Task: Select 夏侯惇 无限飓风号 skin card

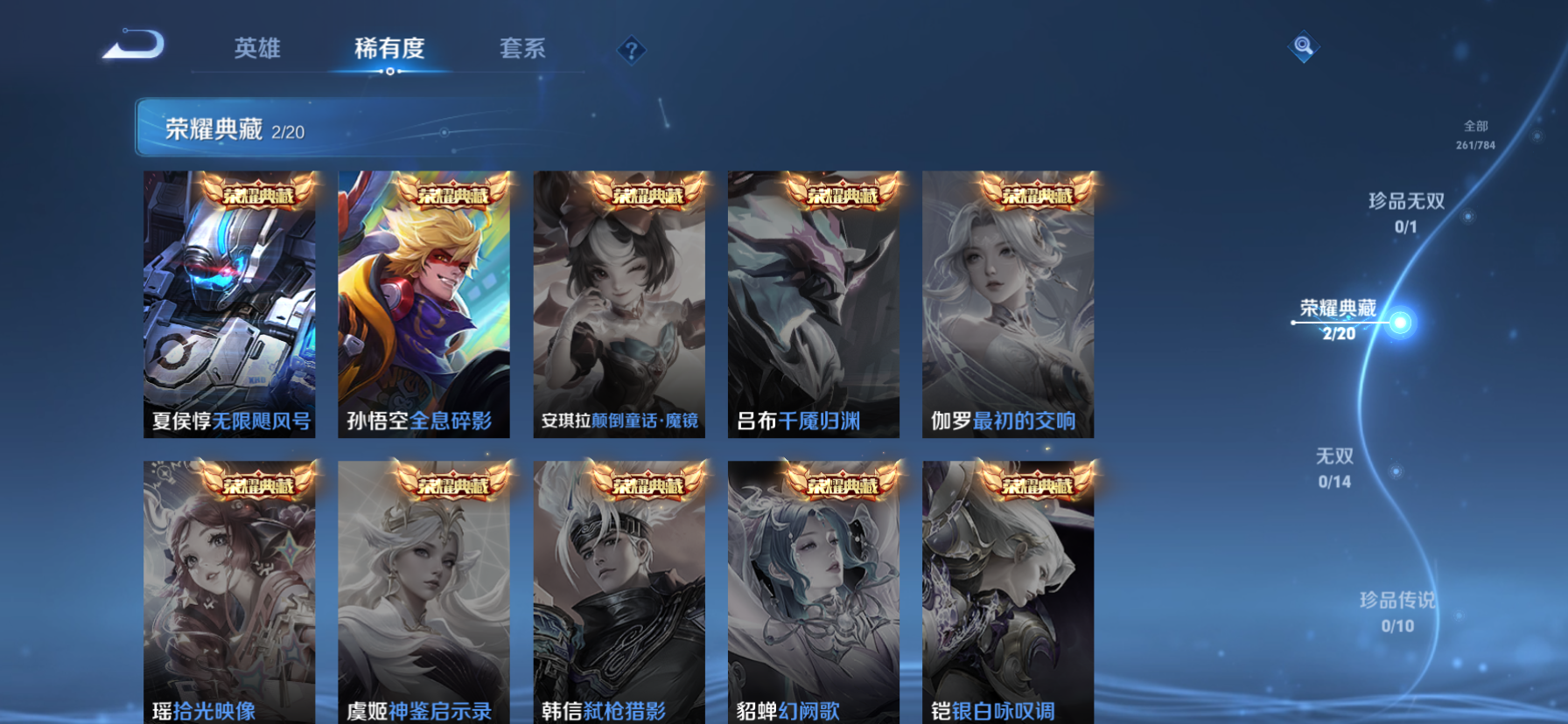Action: click(230, 303)
